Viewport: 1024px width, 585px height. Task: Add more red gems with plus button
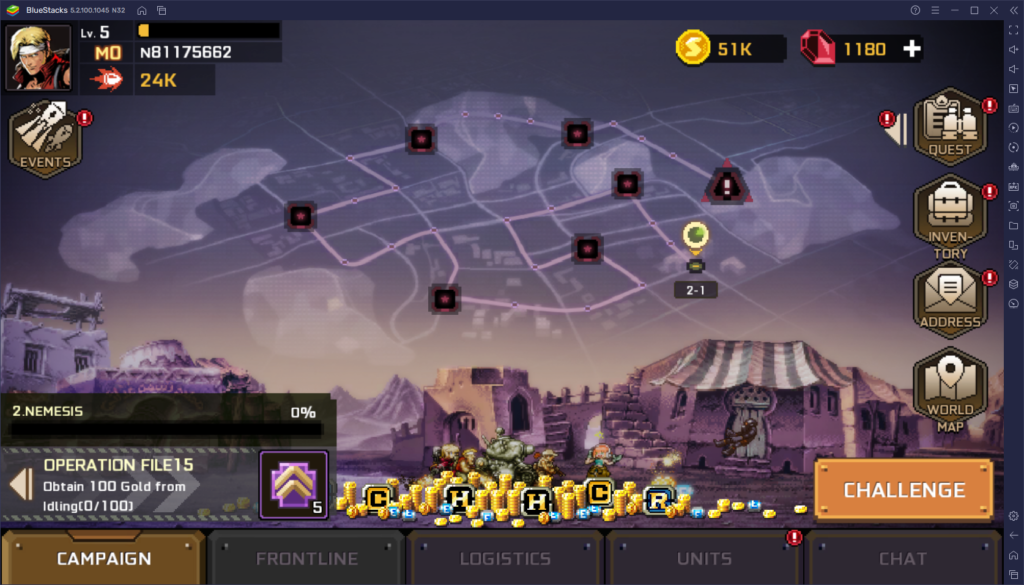coord(911,48)
